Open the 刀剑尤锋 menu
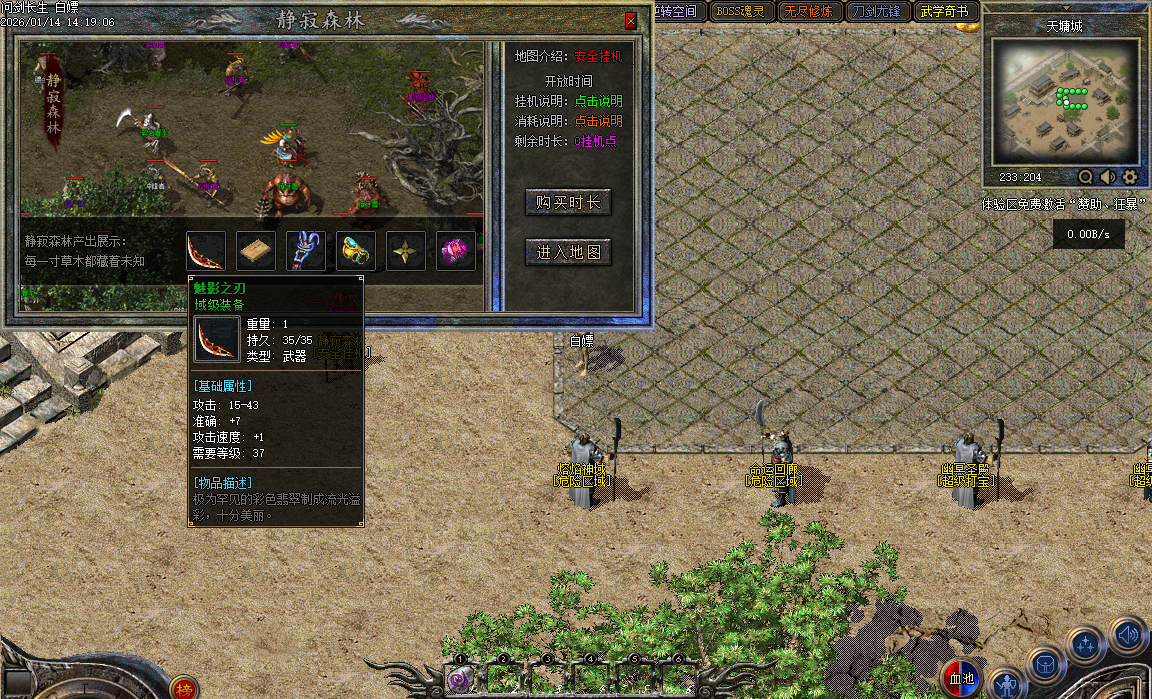This screenshot has width=1152, height=699. pos(876,12)
